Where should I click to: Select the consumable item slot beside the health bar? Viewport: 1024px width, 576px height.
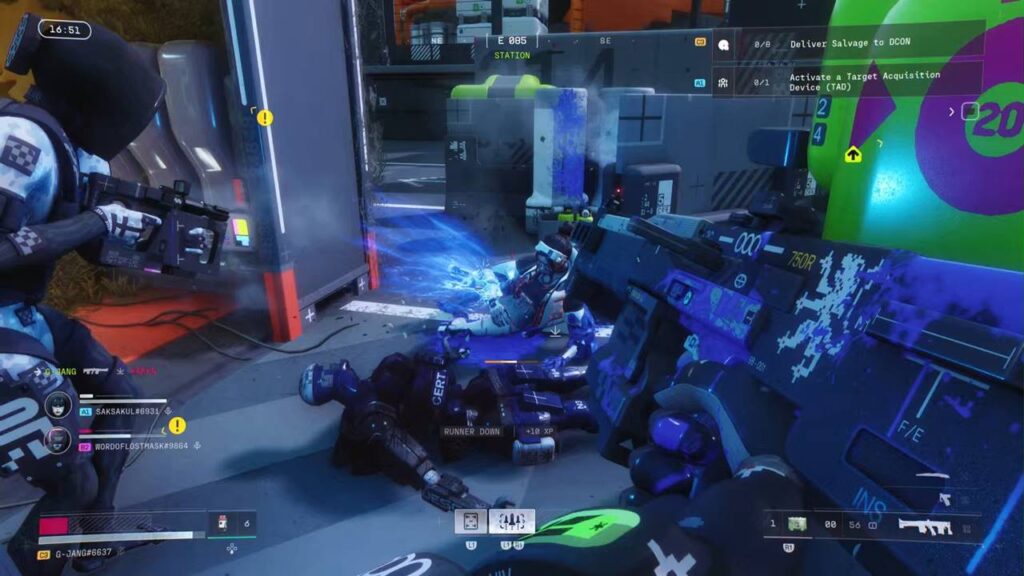221,522
